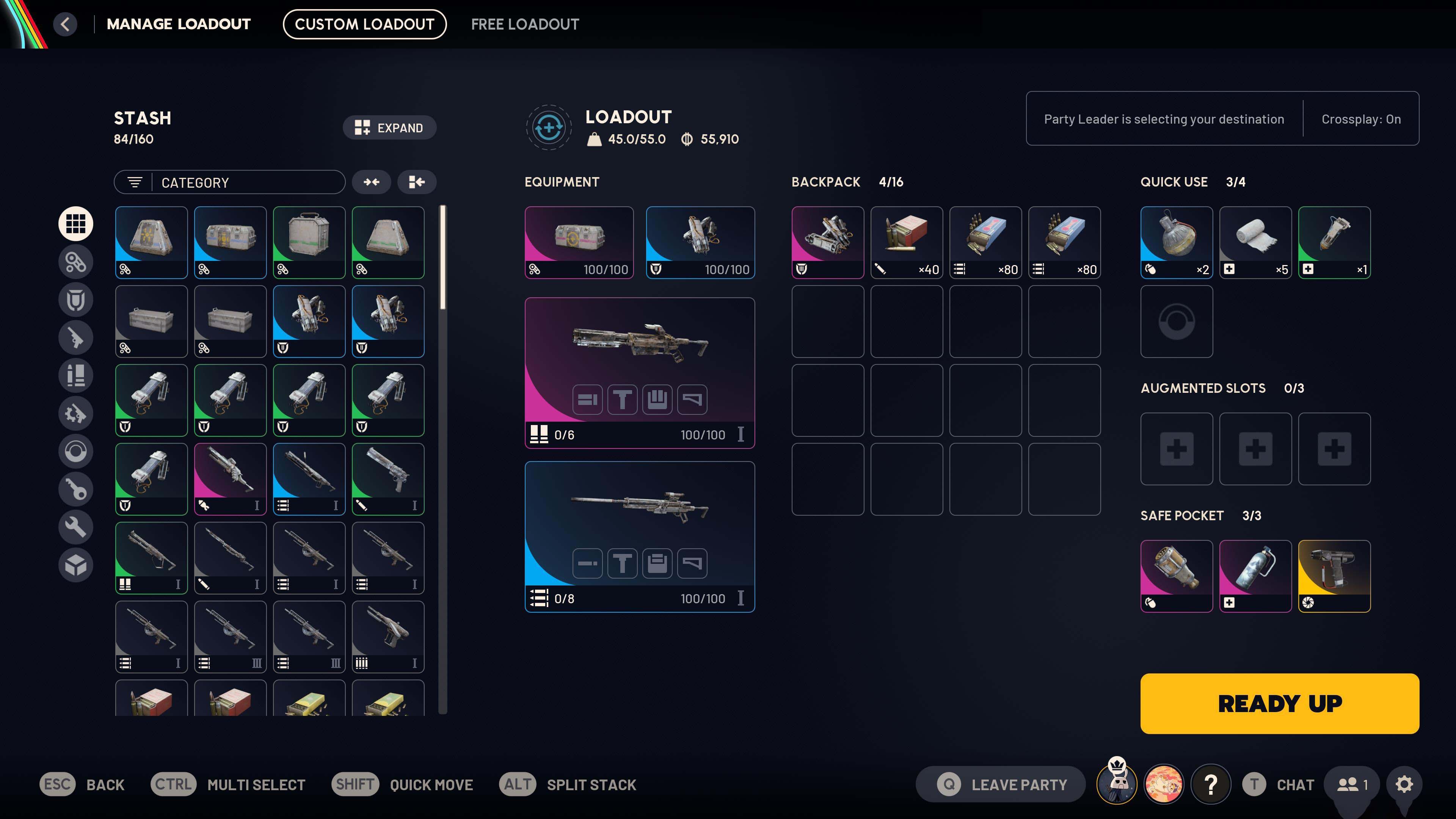The image size is (1456, 819).
Task: Select the cube materials filter at sidebar bottom
Action: (76, 565)
